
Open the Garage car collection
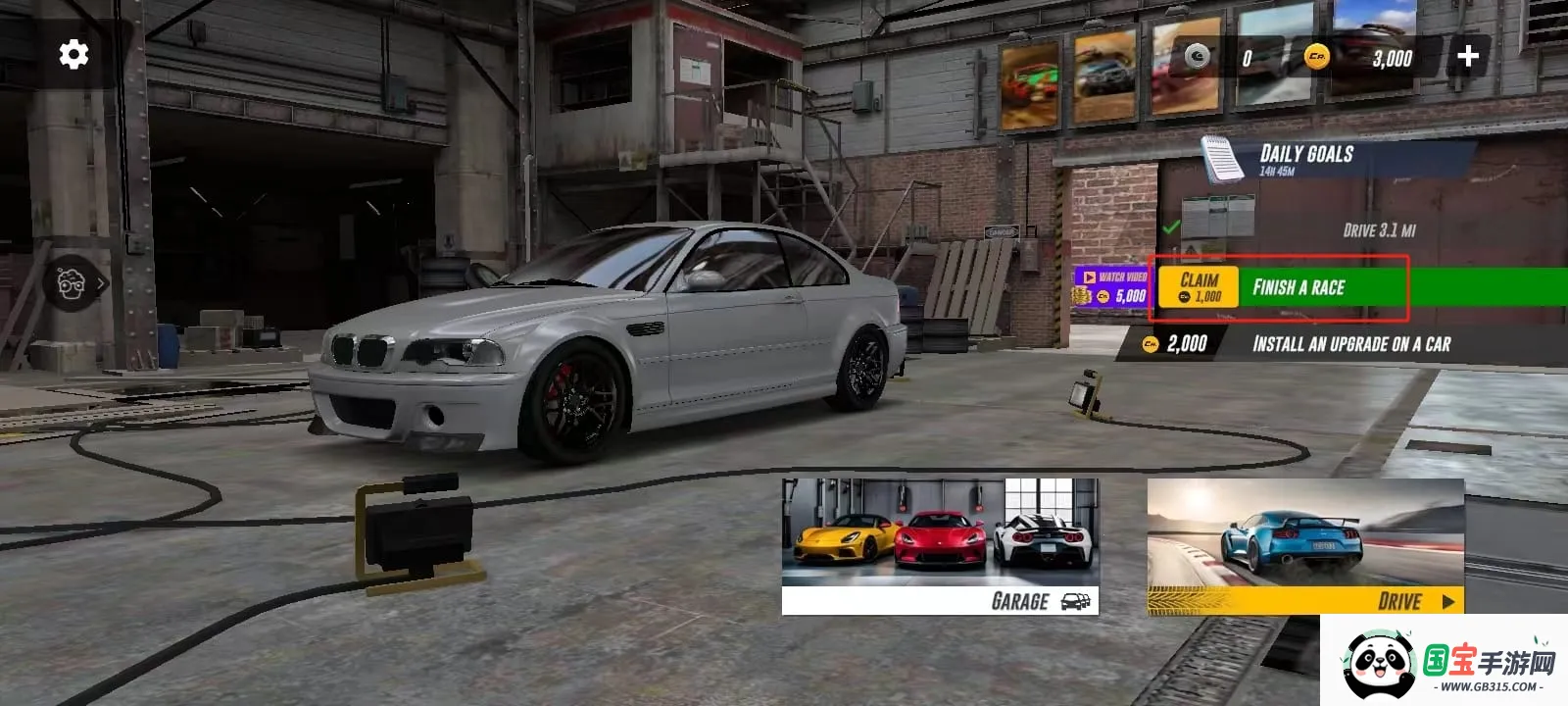[x=940, y=546]
